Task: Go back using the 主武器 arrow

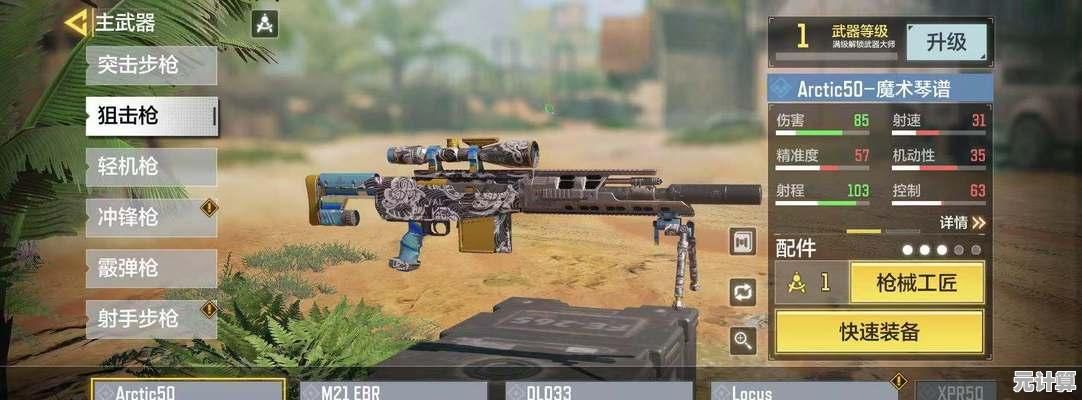Action: [x=76, y=22]
